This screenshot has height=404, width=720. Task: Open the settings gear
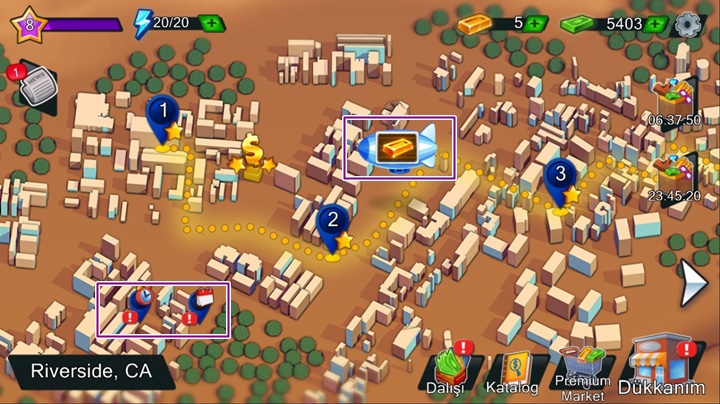click(x=687, y=24)
